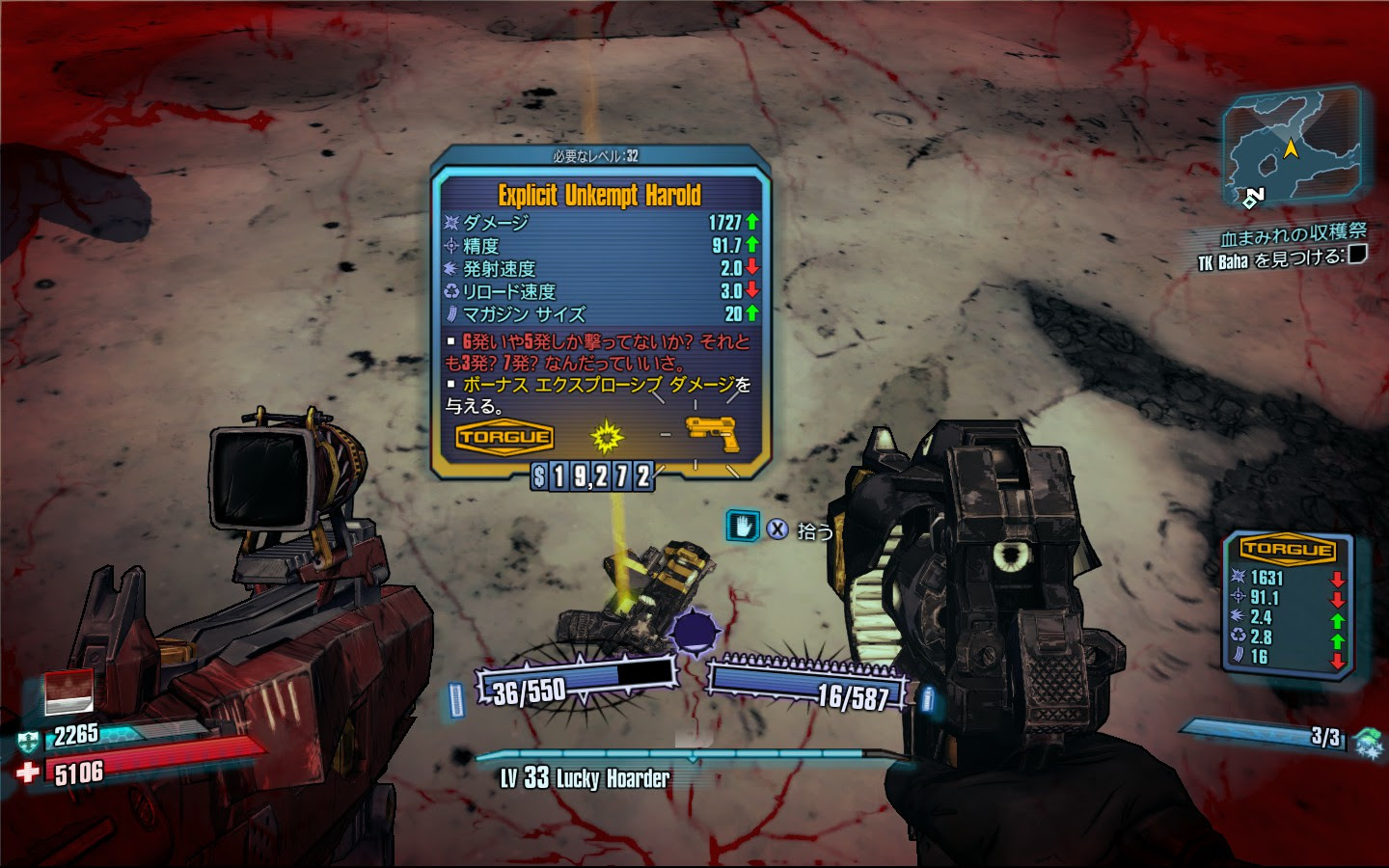The width and height of the screenshot is (1389, 868).
Task: Click the explosive element icon on the card
Action: pos(607,437)
